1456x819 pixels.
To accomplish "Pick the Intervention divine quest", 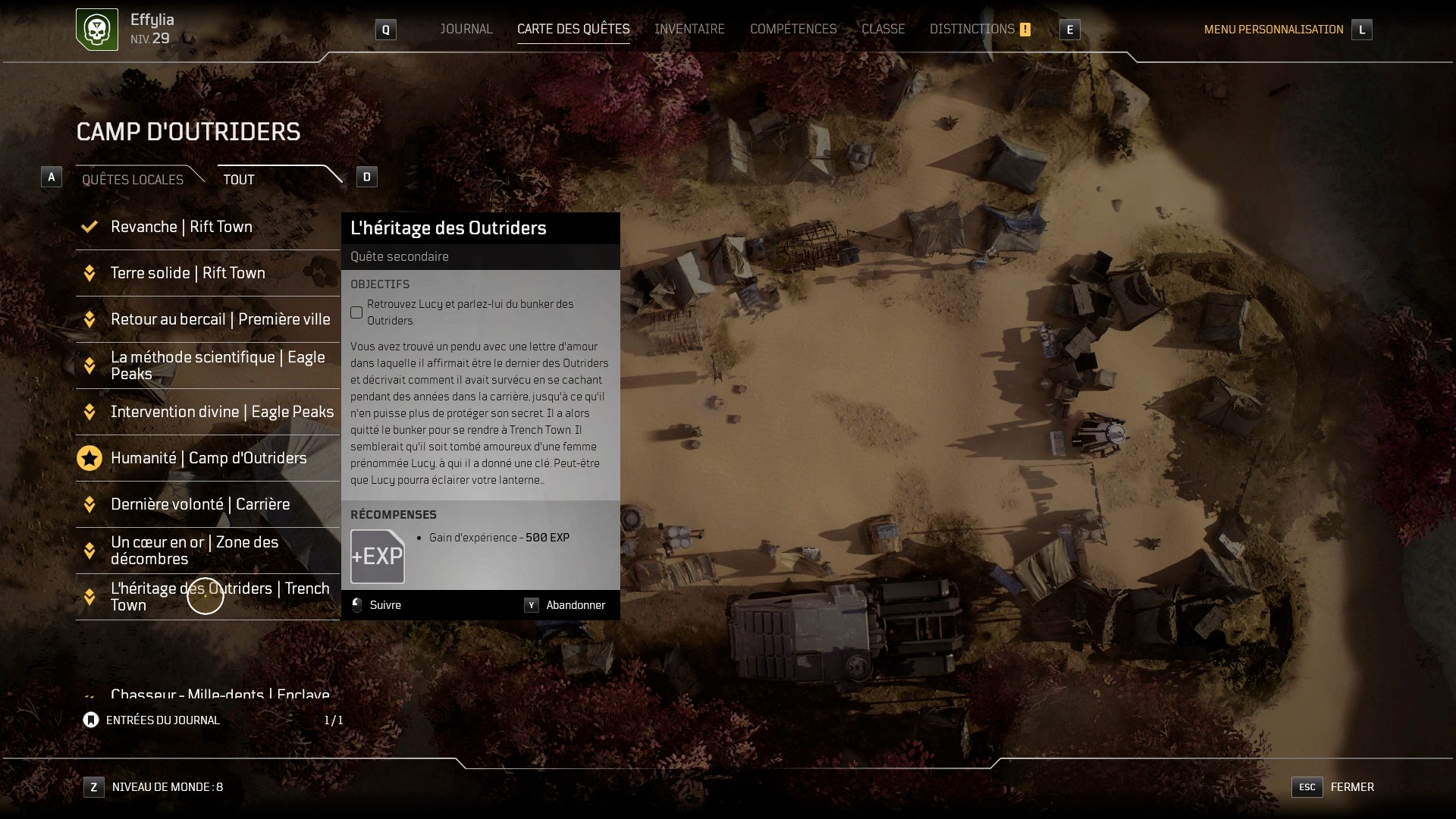I will click(221, 412).
